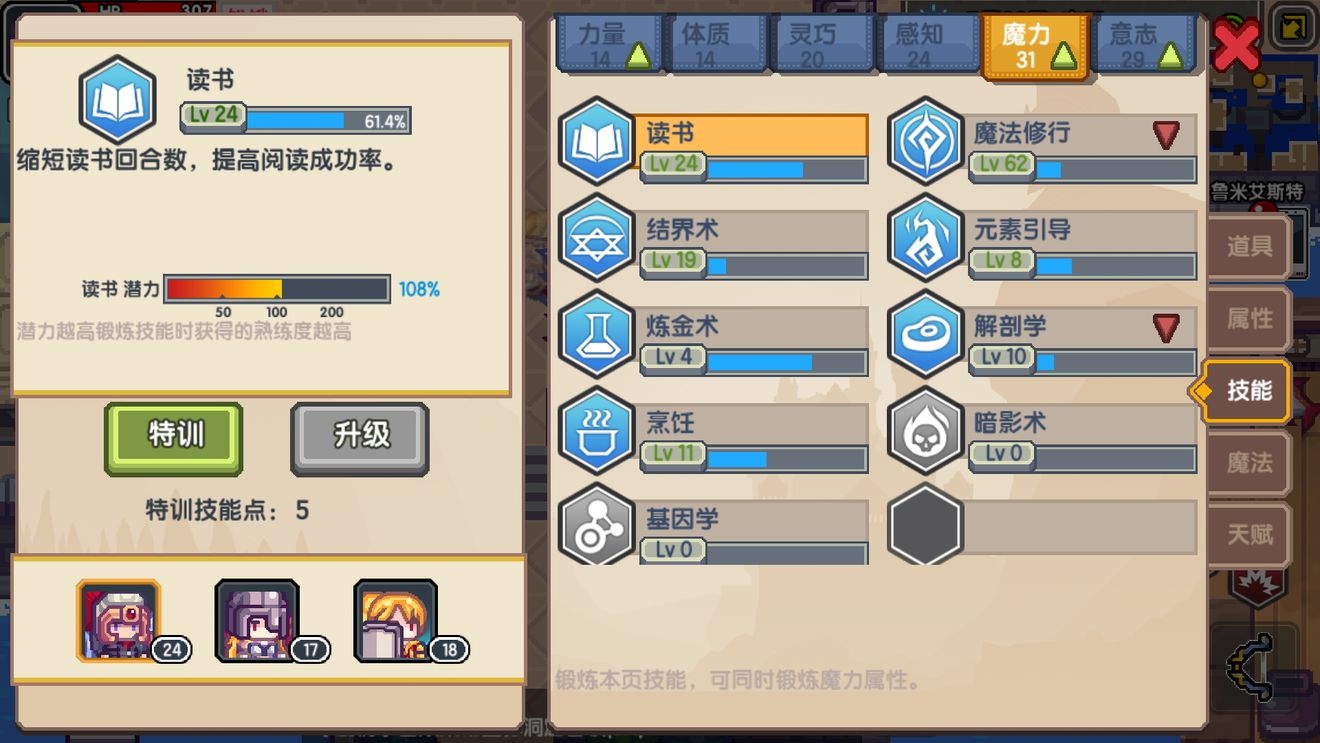Click the 读书 潜力 potential gauge bar

click(277, 289)
